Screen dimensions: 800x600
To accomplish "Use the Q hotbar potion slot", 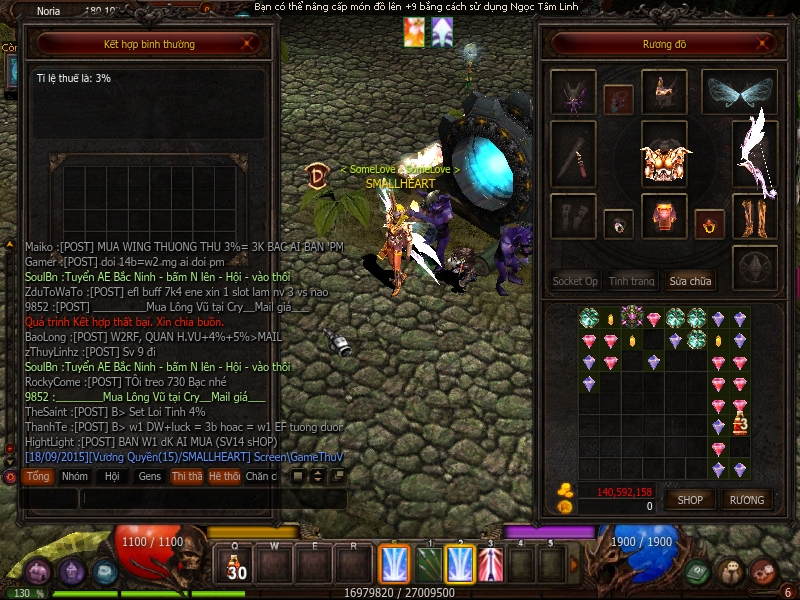I will 236,566.
